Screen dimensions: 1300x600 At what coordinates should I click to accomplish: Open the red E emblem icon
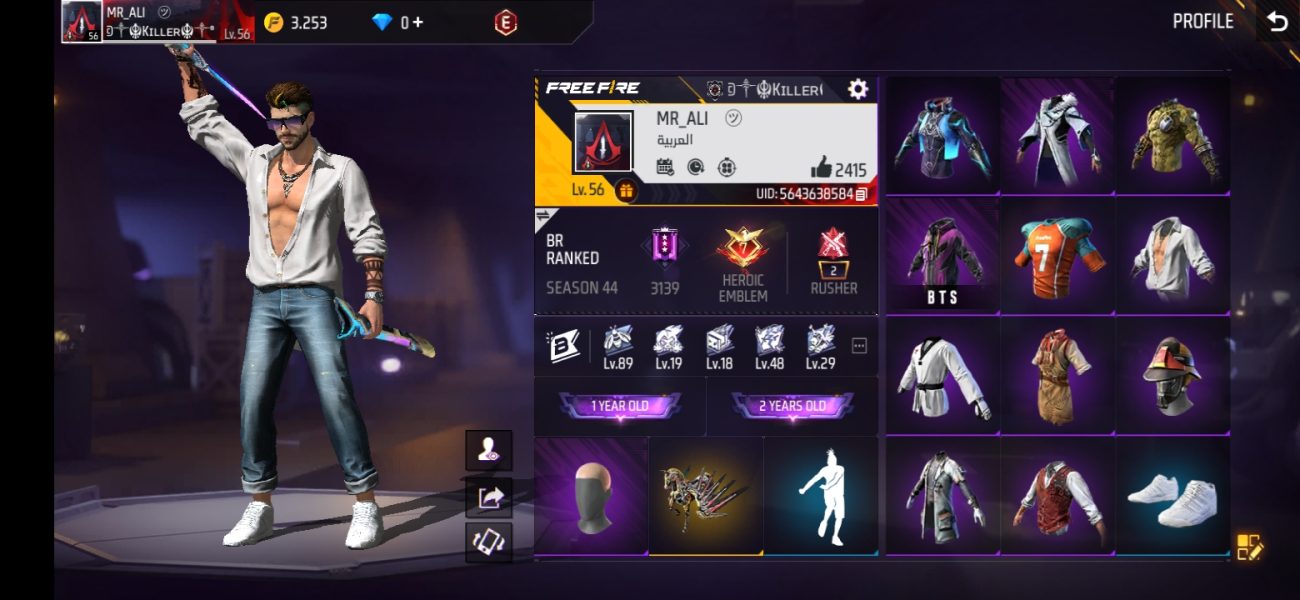(506, 22)
